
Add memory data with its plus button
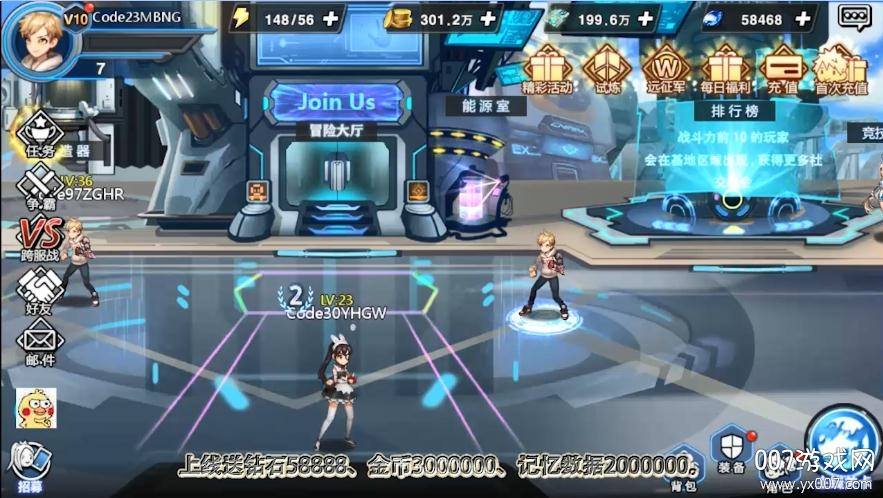pos(646,18)
